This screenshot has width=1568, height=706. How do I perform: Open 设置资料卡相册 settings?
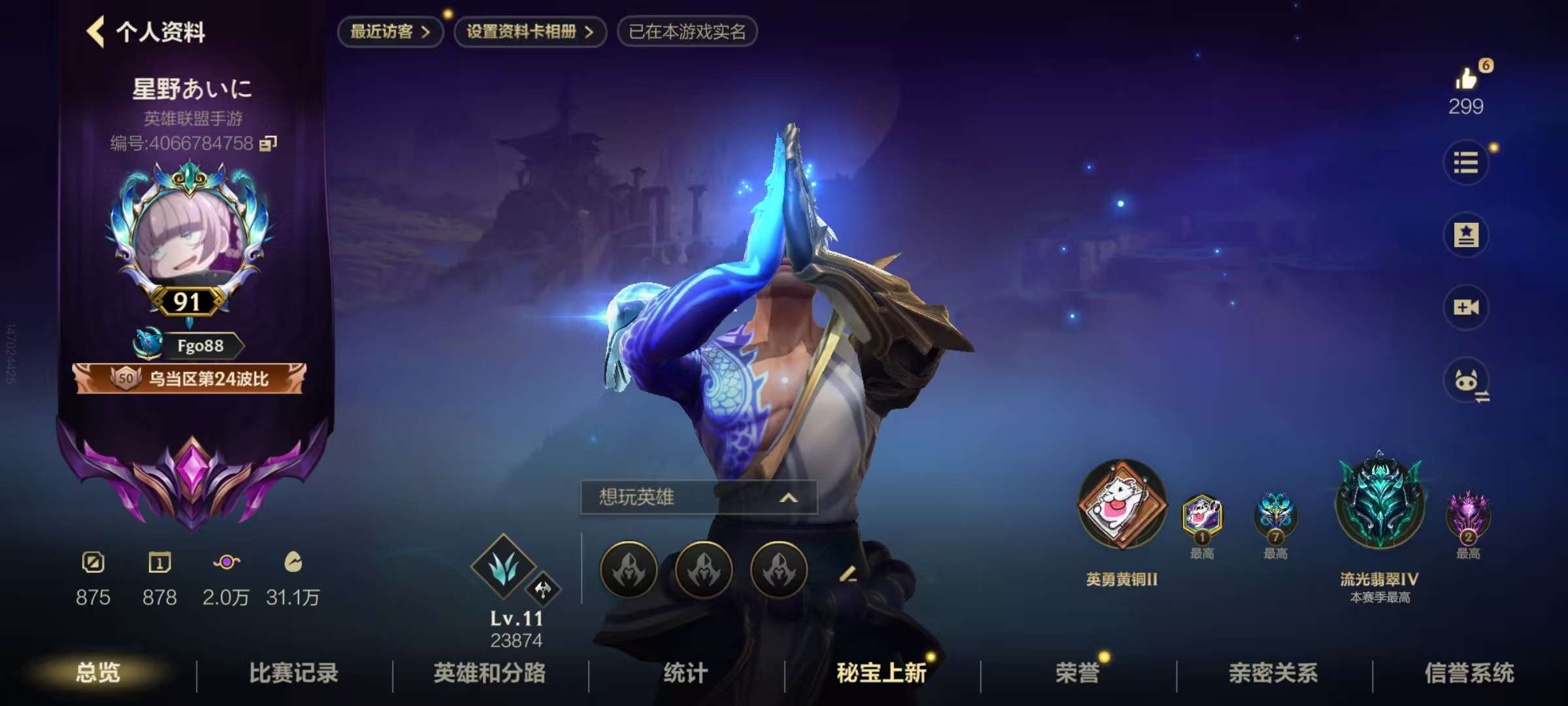pos(528,31)
